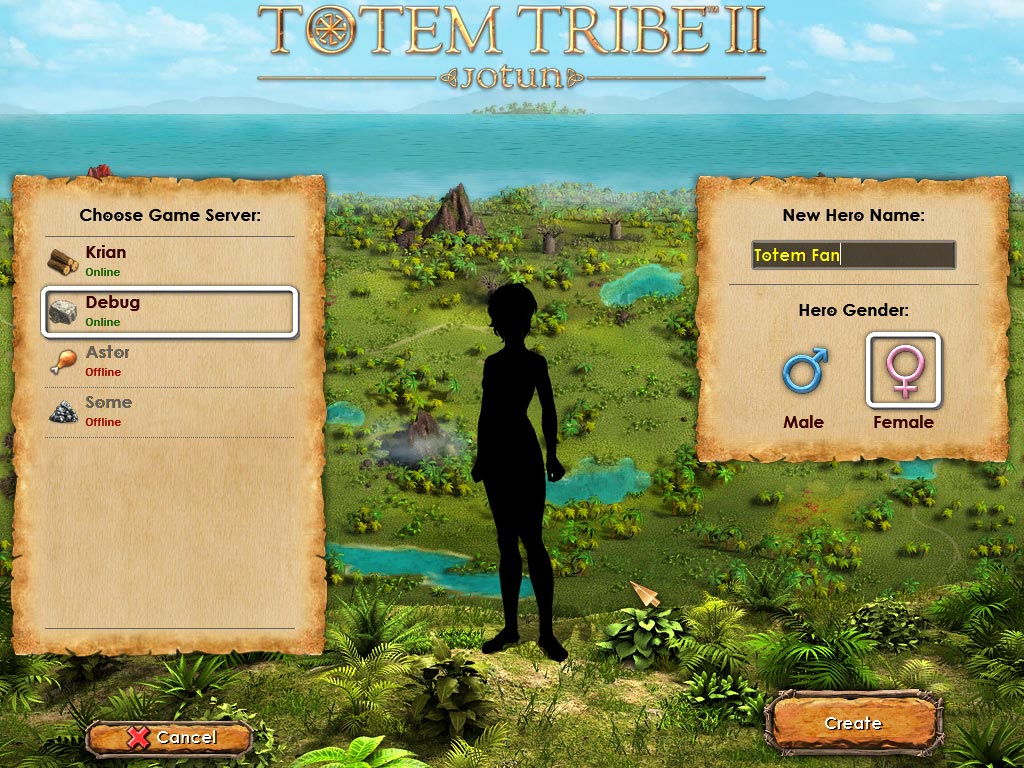Cancel hero creation
1024x768 pixels.
click(x=168, y=738)
